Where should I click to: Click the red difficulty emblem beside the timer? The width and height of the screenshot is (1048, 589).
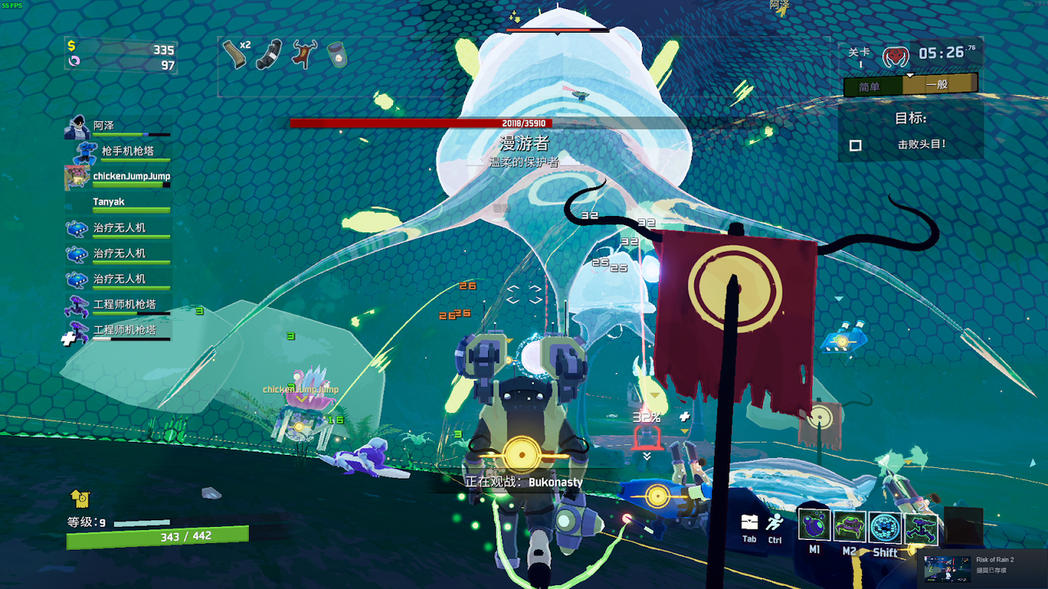pyautogui.click(x=895, y=56)
